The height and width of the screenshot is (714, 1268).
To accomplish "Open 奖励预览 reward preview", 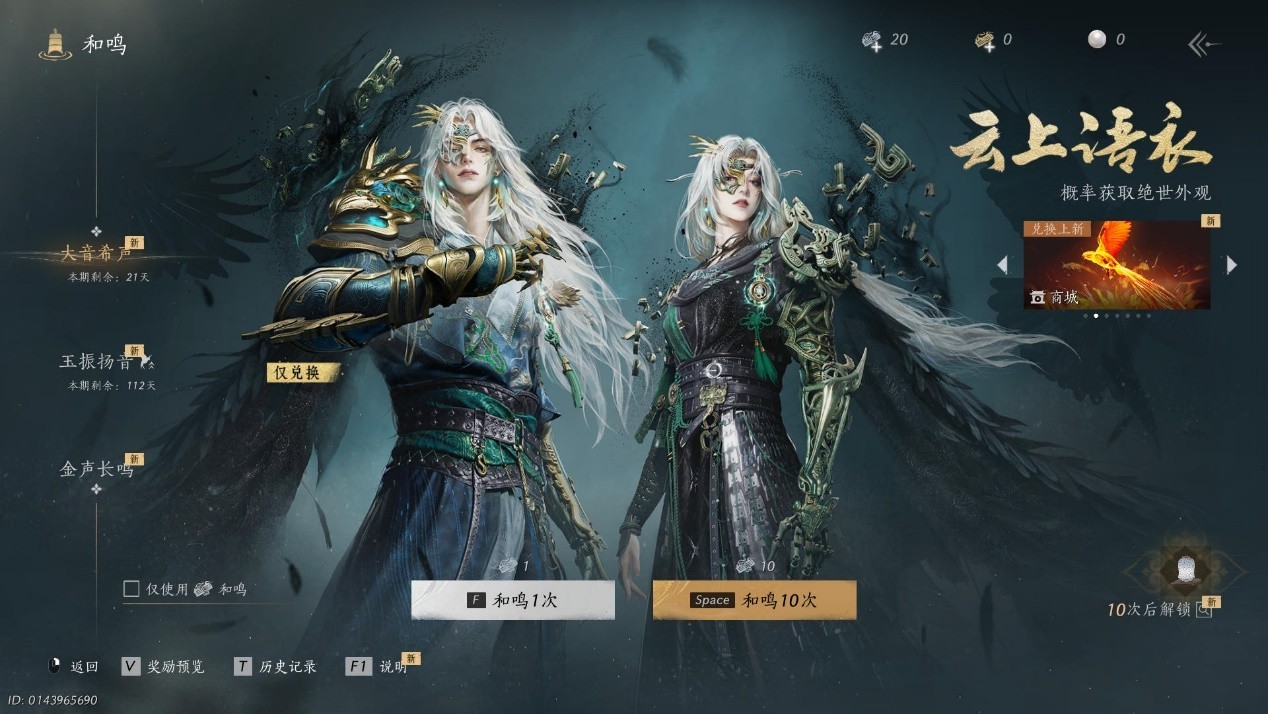I will [163, 666].
